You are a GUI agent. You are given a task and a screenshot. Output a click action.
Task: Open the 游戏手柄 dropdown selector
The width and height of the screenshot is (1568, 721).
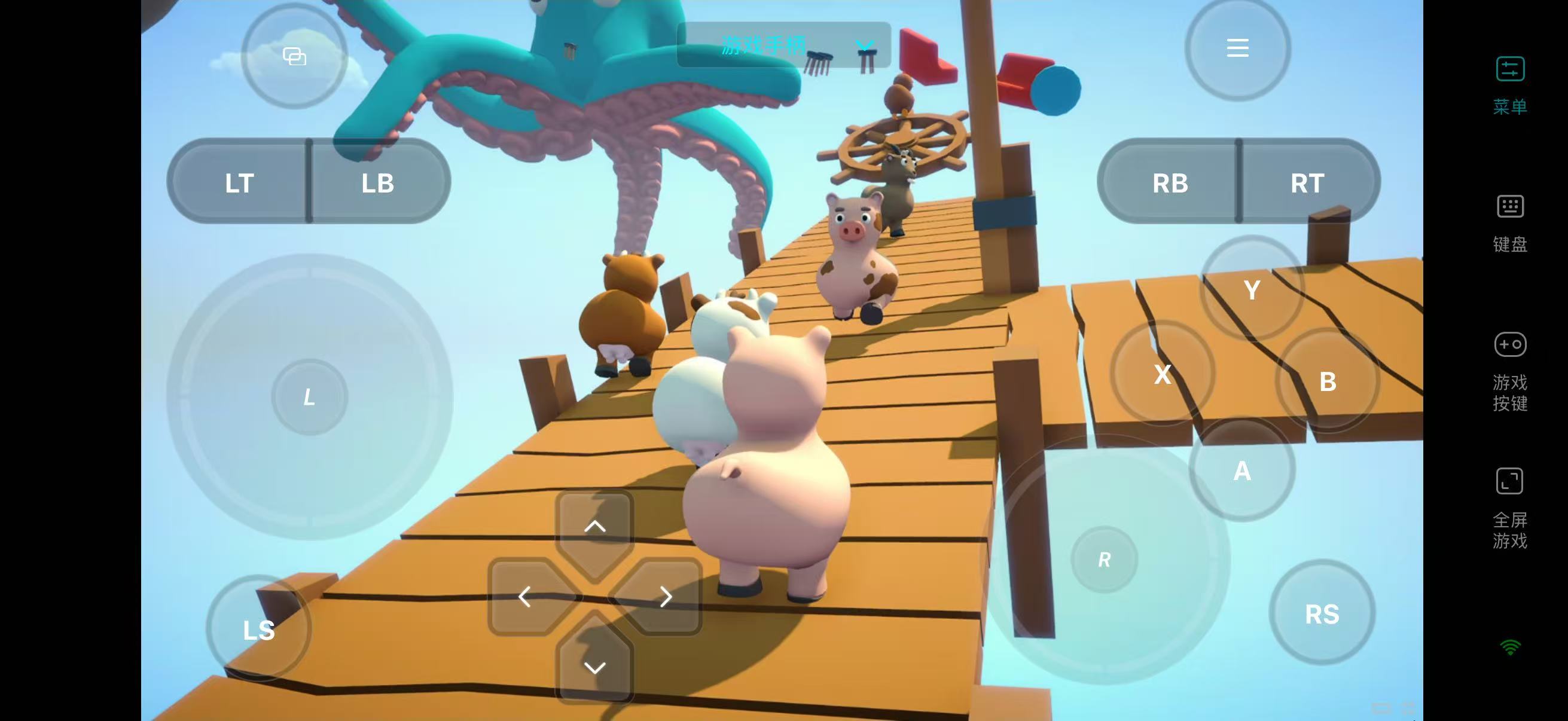pos(784,45)
